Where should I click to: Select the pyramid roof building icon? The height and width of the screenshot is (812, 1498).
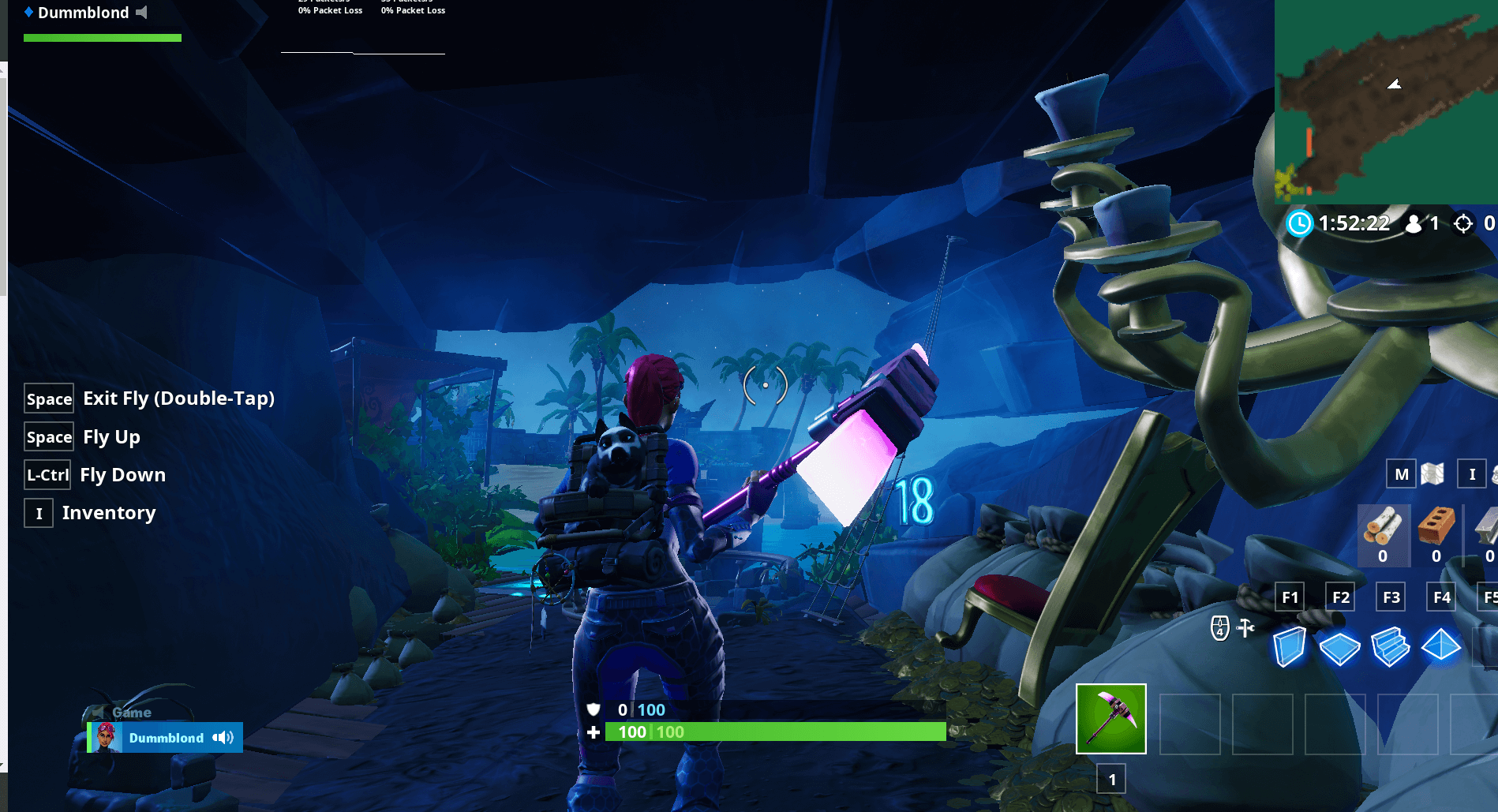(1441, 646)
